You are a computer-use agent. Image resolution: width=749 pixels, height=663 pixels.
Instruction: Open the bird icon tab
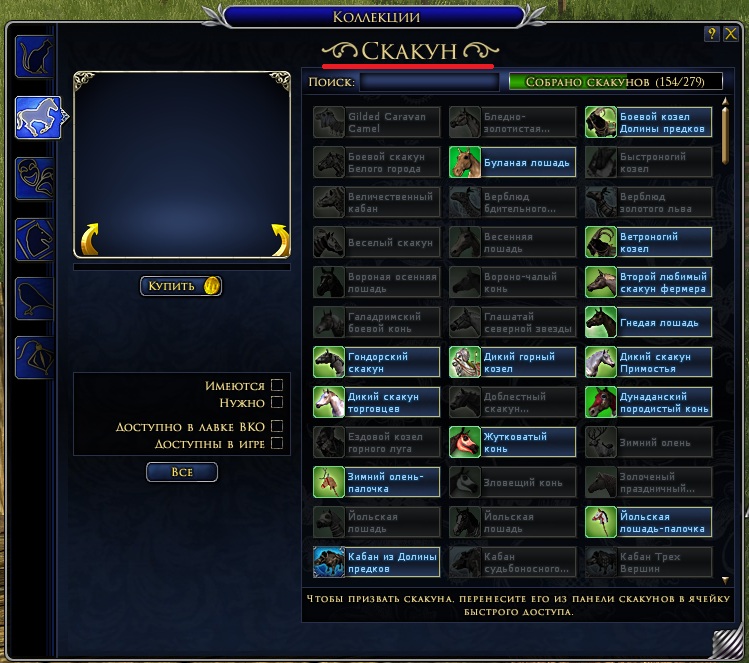coord(35,298)
